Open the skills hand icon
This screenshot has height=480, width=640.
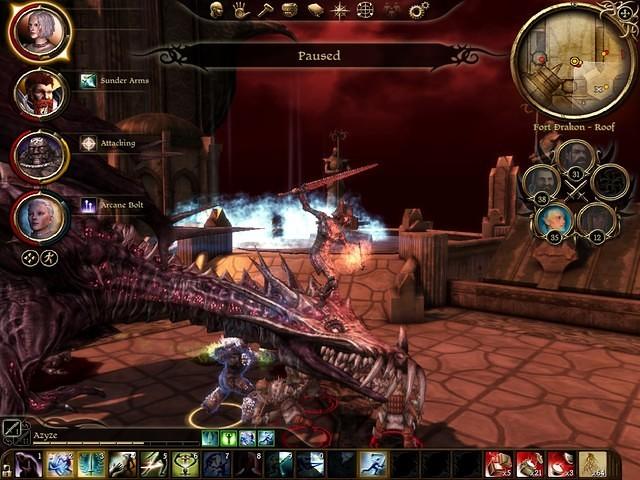click(x=241, y=10)
